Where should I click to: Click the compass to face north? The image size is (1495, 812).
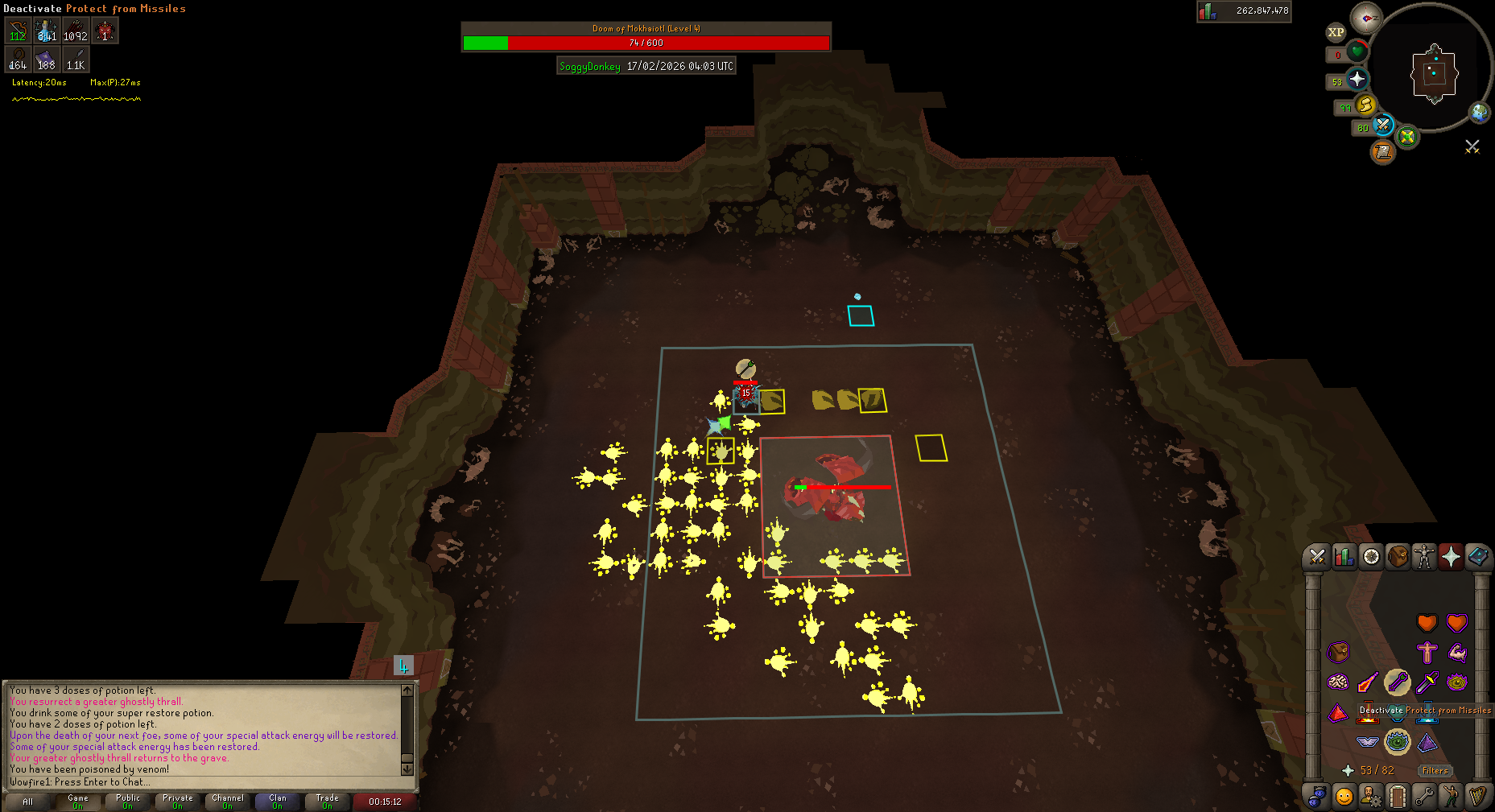click(x=1366, y=18)
